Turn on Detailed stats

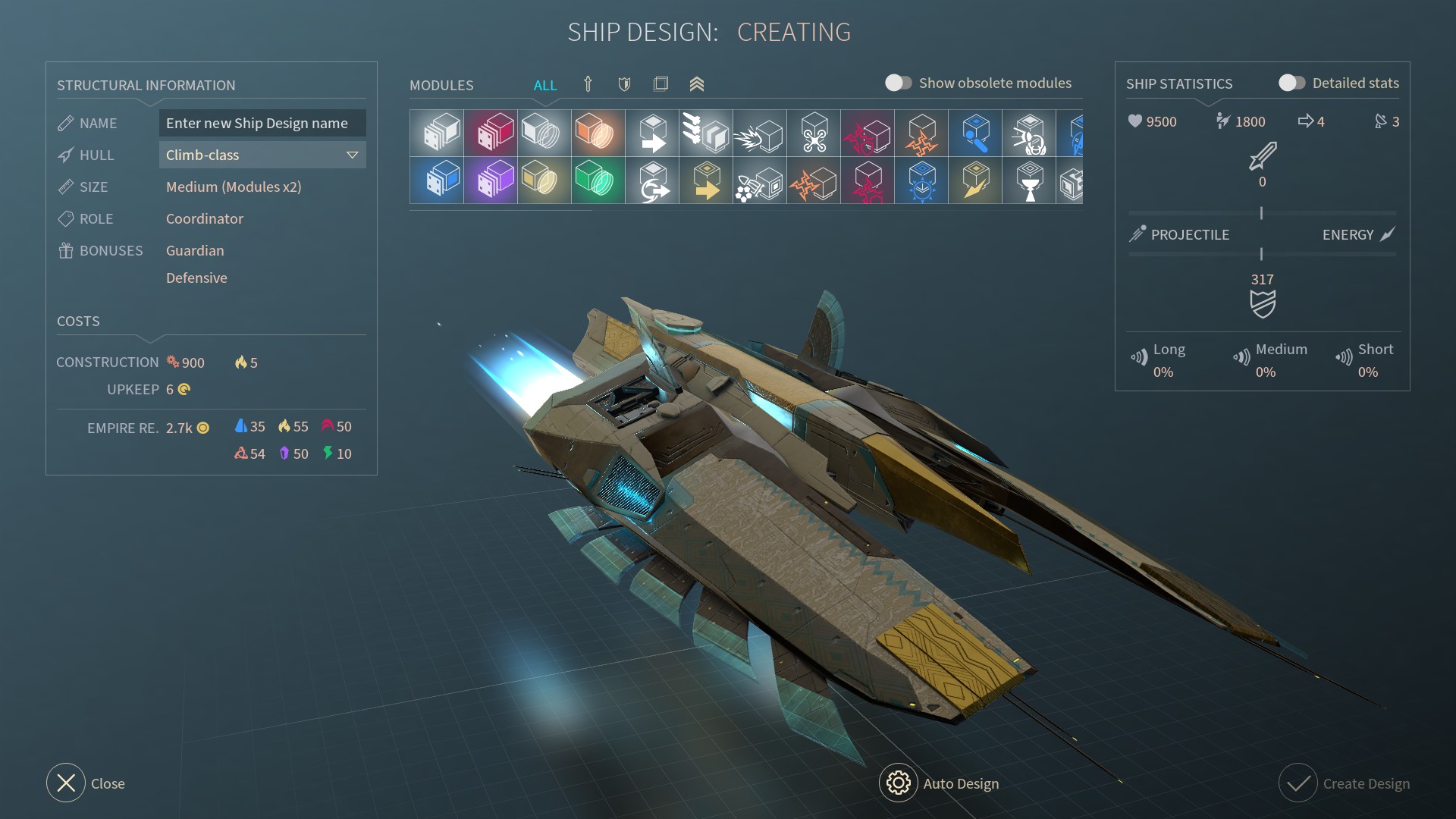coord(1292,83)
